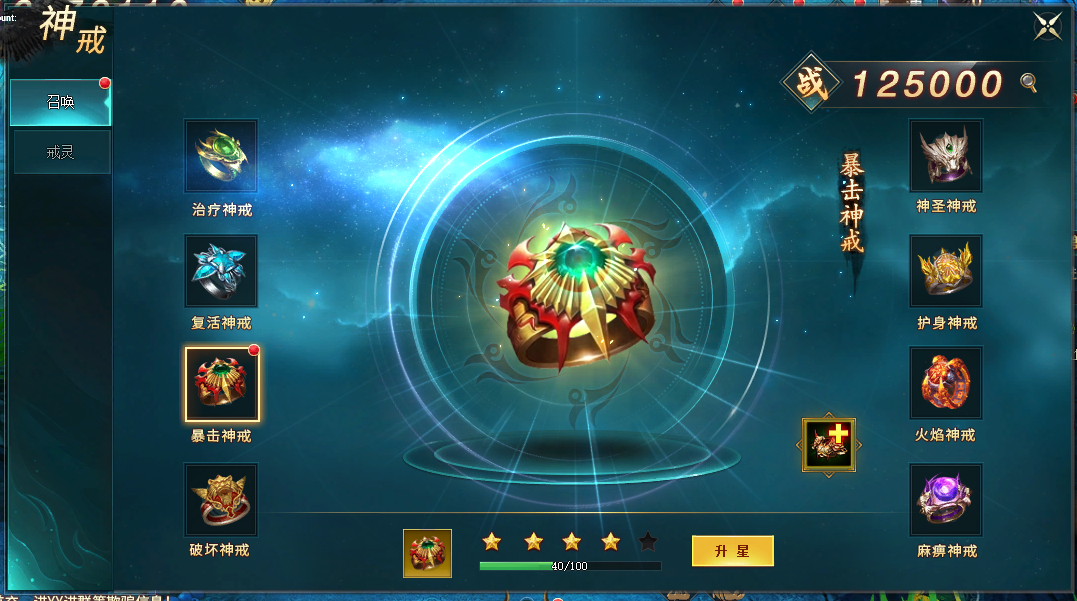
Task: Click the ring material icon beside the stars
Action: (427, 553)
